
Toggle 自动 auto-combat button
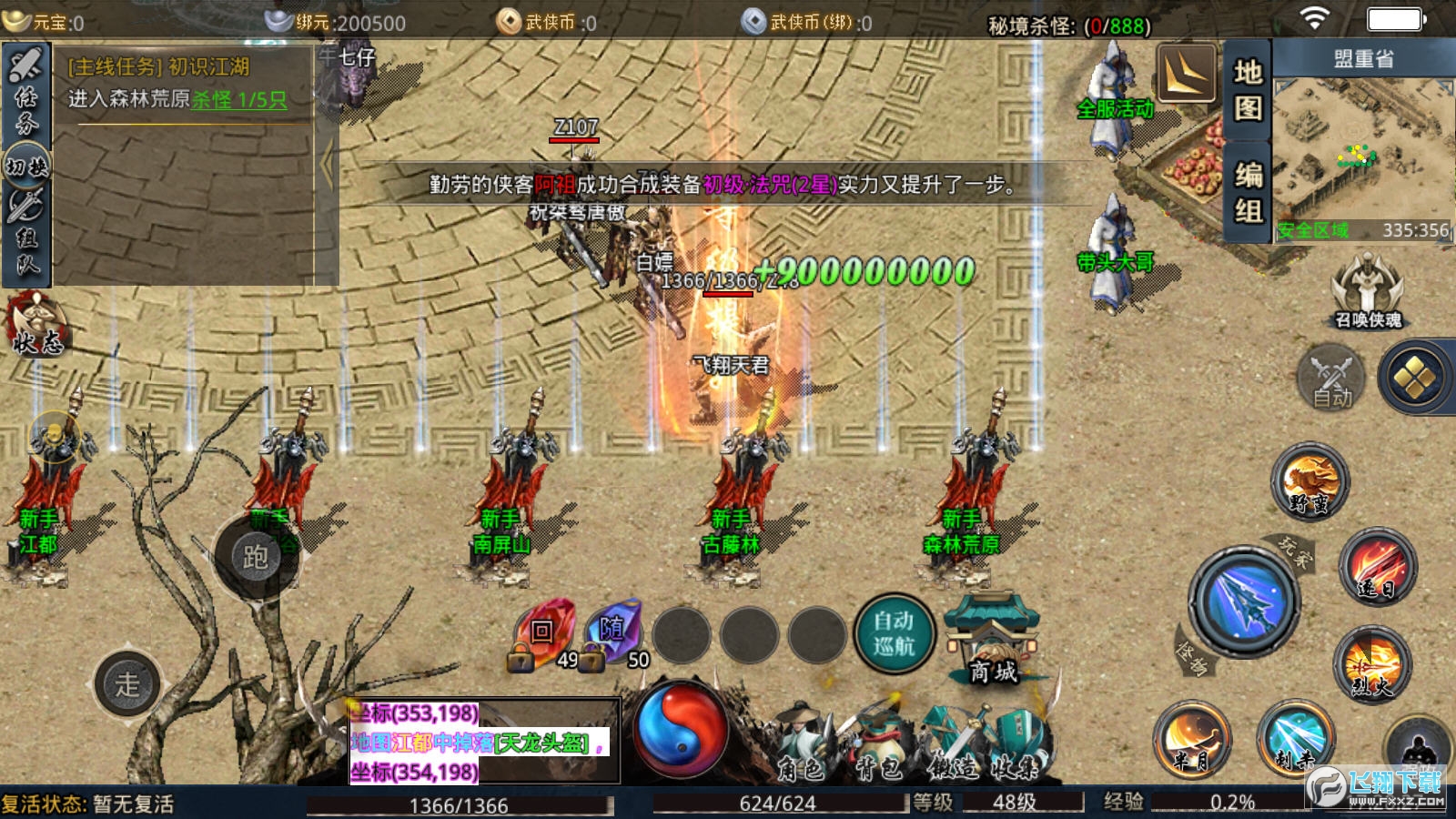1331,379
